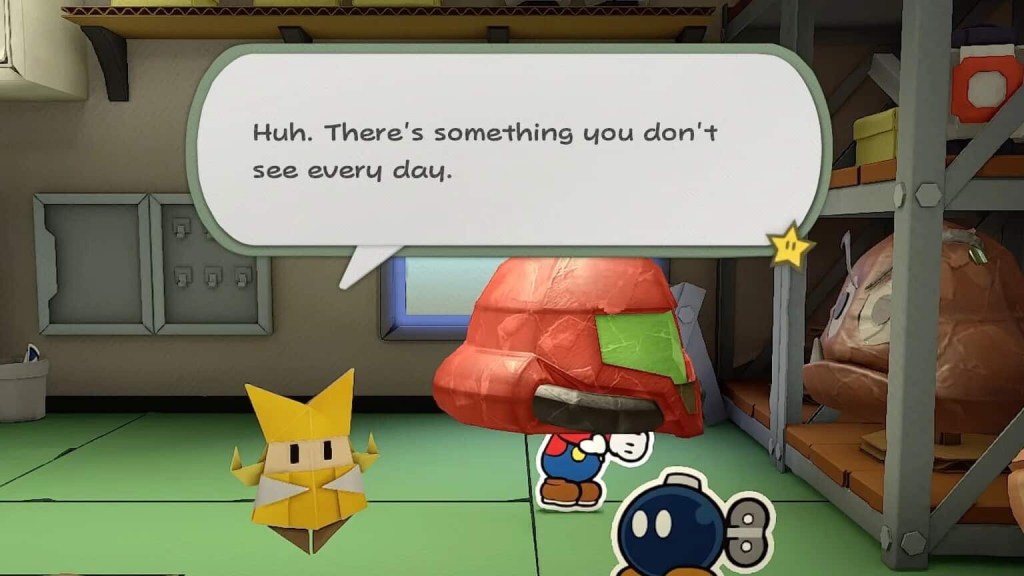
Task: Click the star icon to continue dialogue
Action: [791, 245]
